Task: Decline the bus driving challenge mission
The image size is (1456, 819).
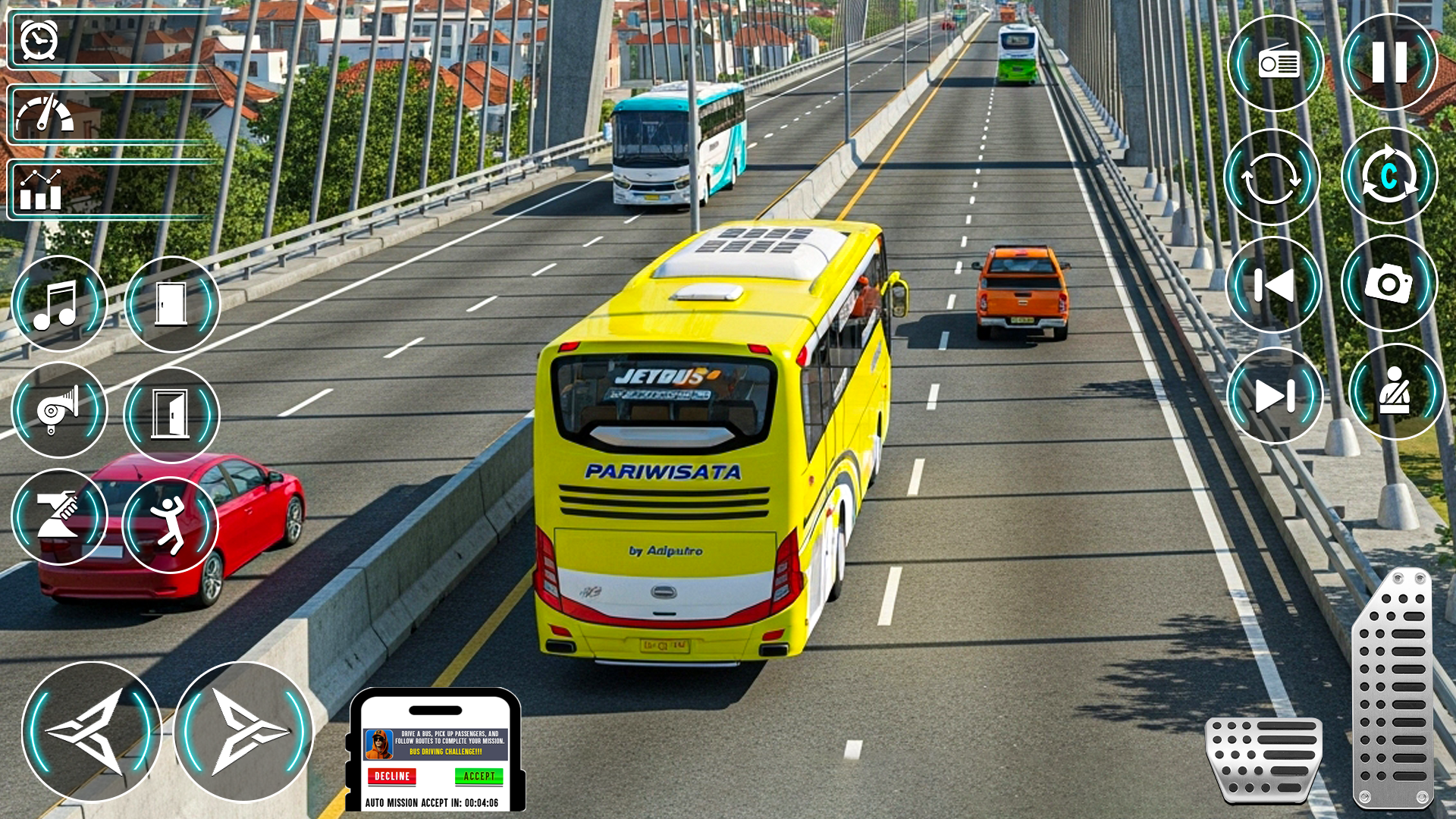Action: [391, 777]
